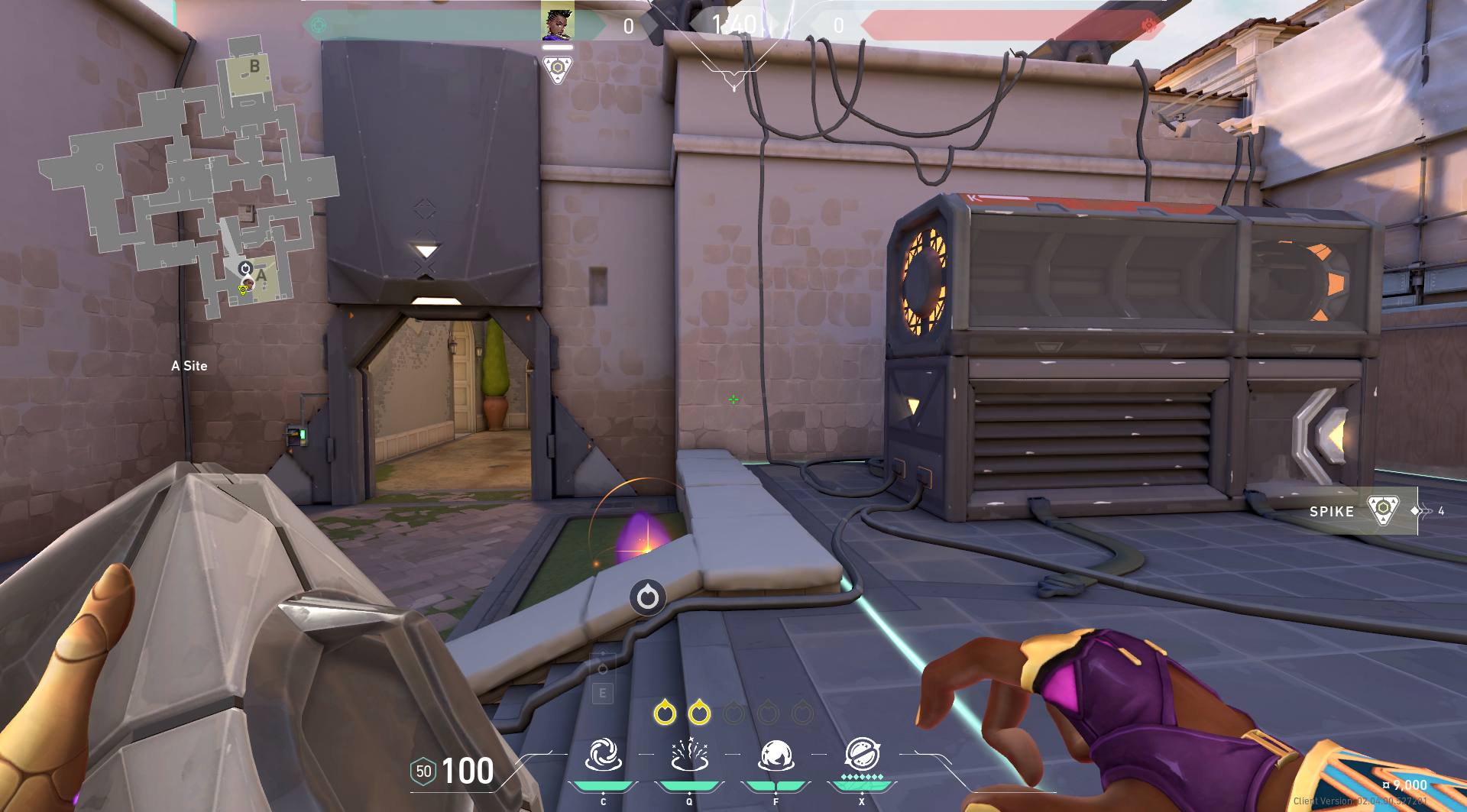Click the defender team emblem on the teal bar

click(319, 25)
